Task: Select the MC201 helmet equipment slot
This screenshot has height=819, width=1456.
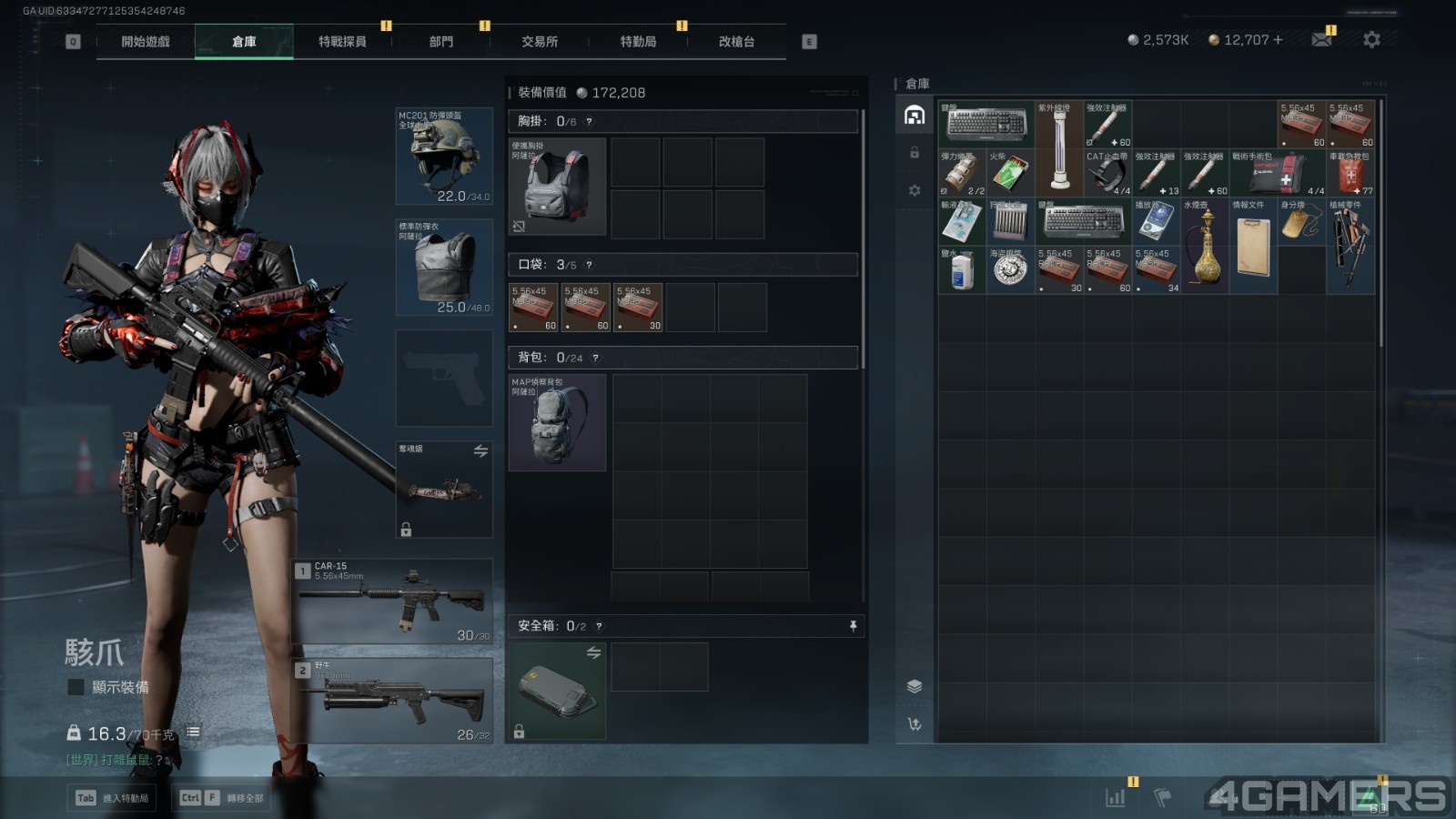Action: pos(444,156)
